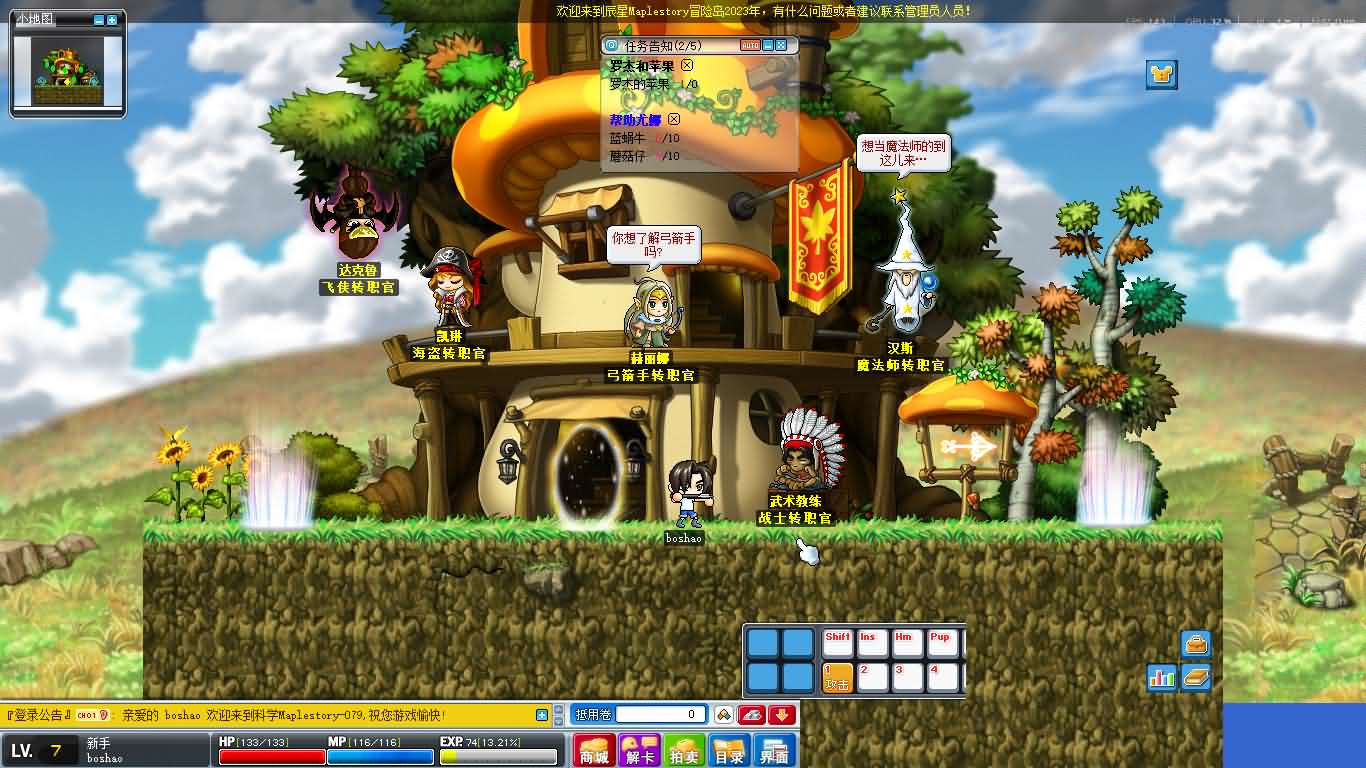The height and width of the screenshot is (768, 1366).
Task: Click the yellow shirt icon at top right
Action: (1160, 74)
